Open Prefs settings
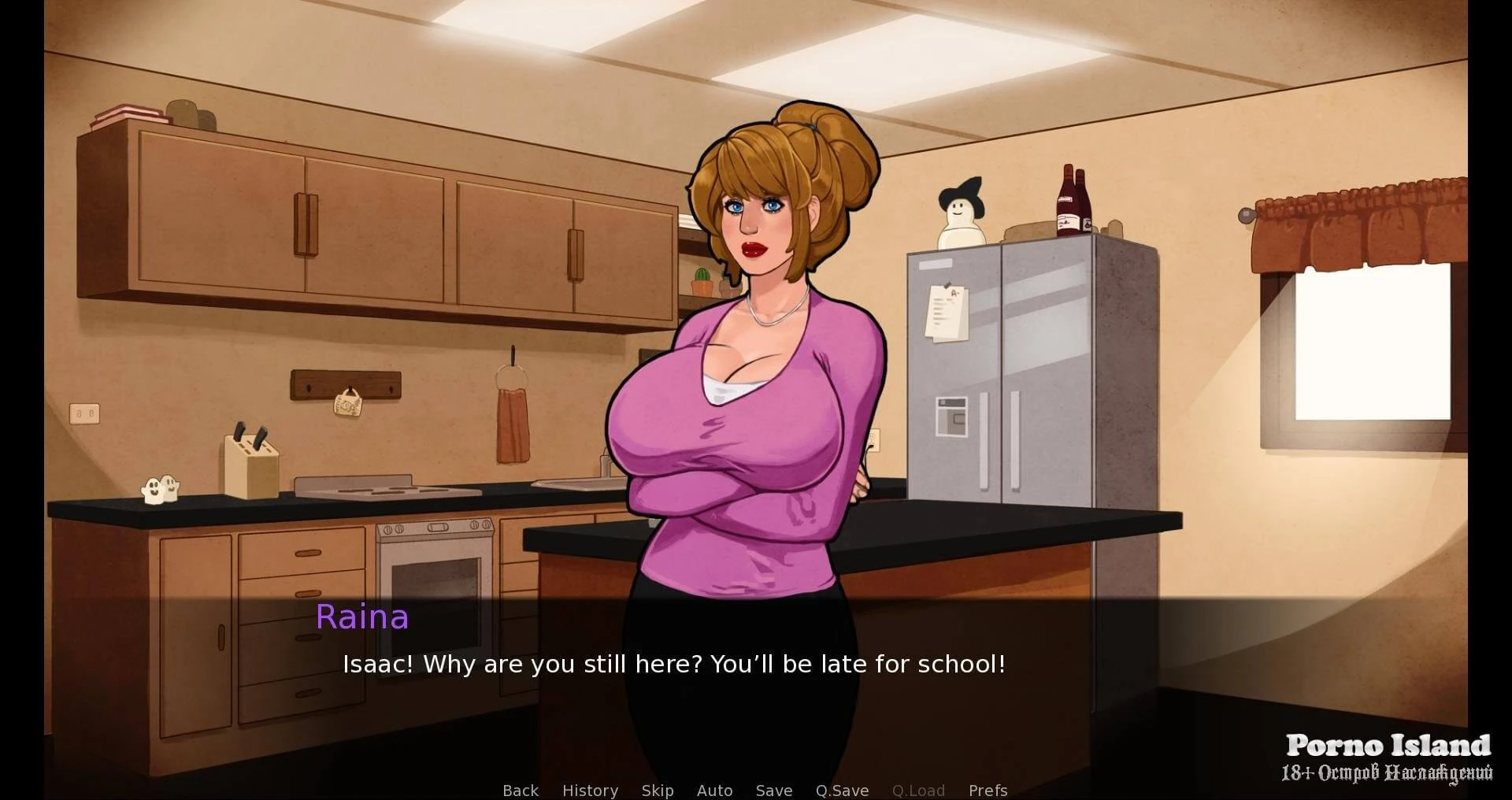 tap(988, 790)
